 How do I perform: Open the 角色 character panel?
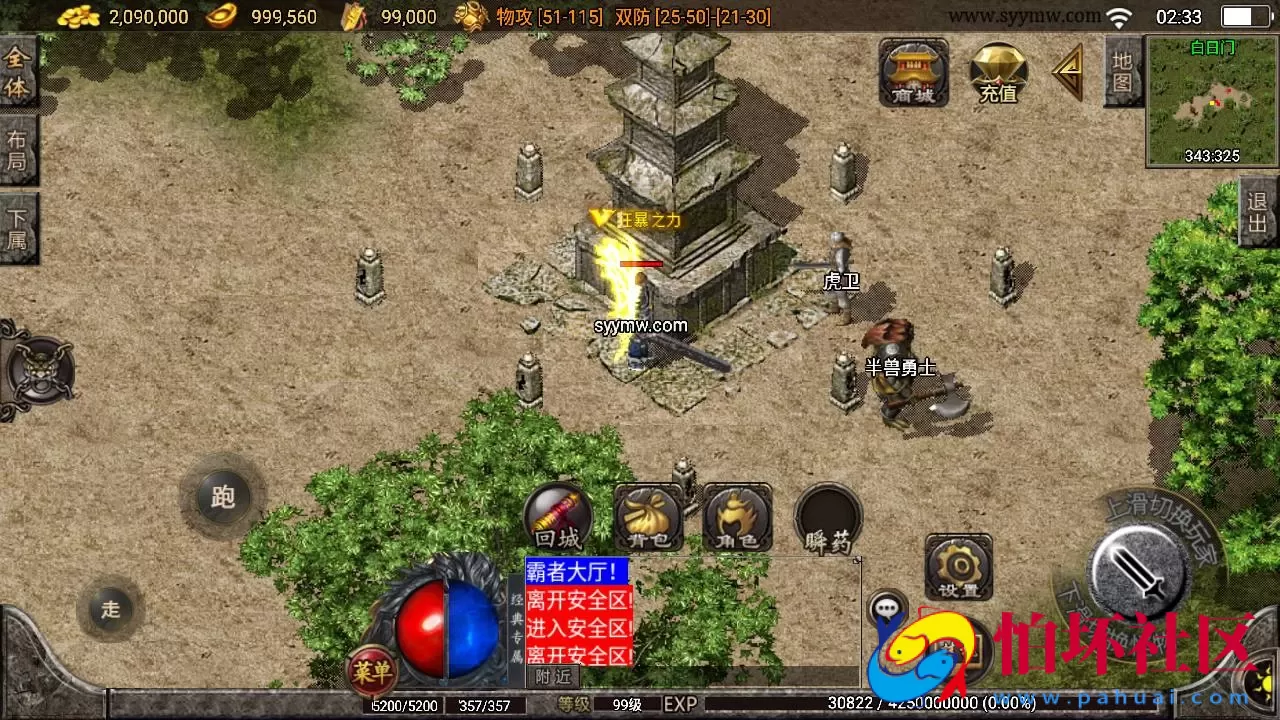tap(735, 517)
